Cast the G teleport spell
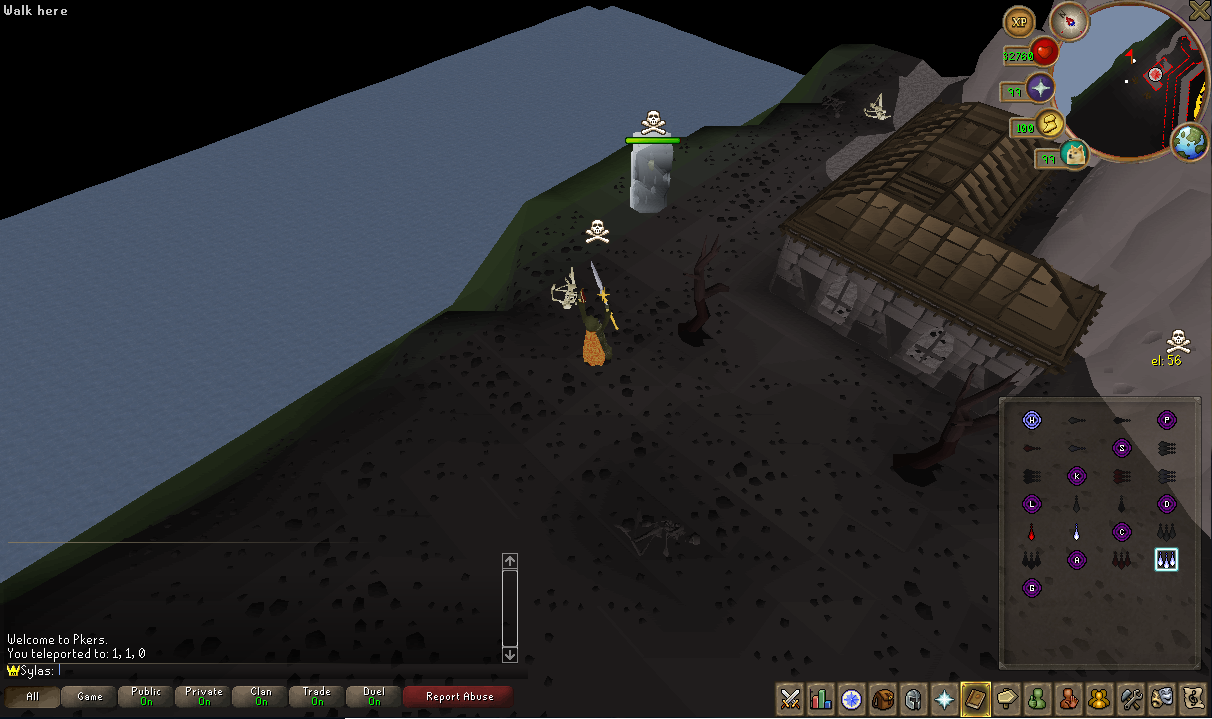 [1032, 588]
